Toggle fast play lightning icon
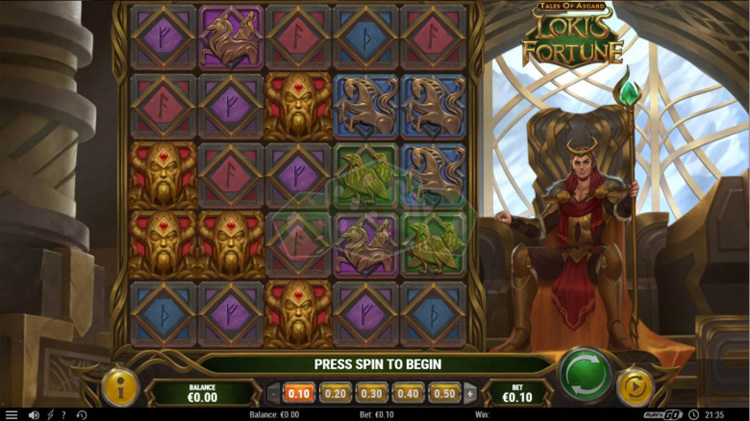This screenshot has height=421, width=750. [x=49, y=414]
